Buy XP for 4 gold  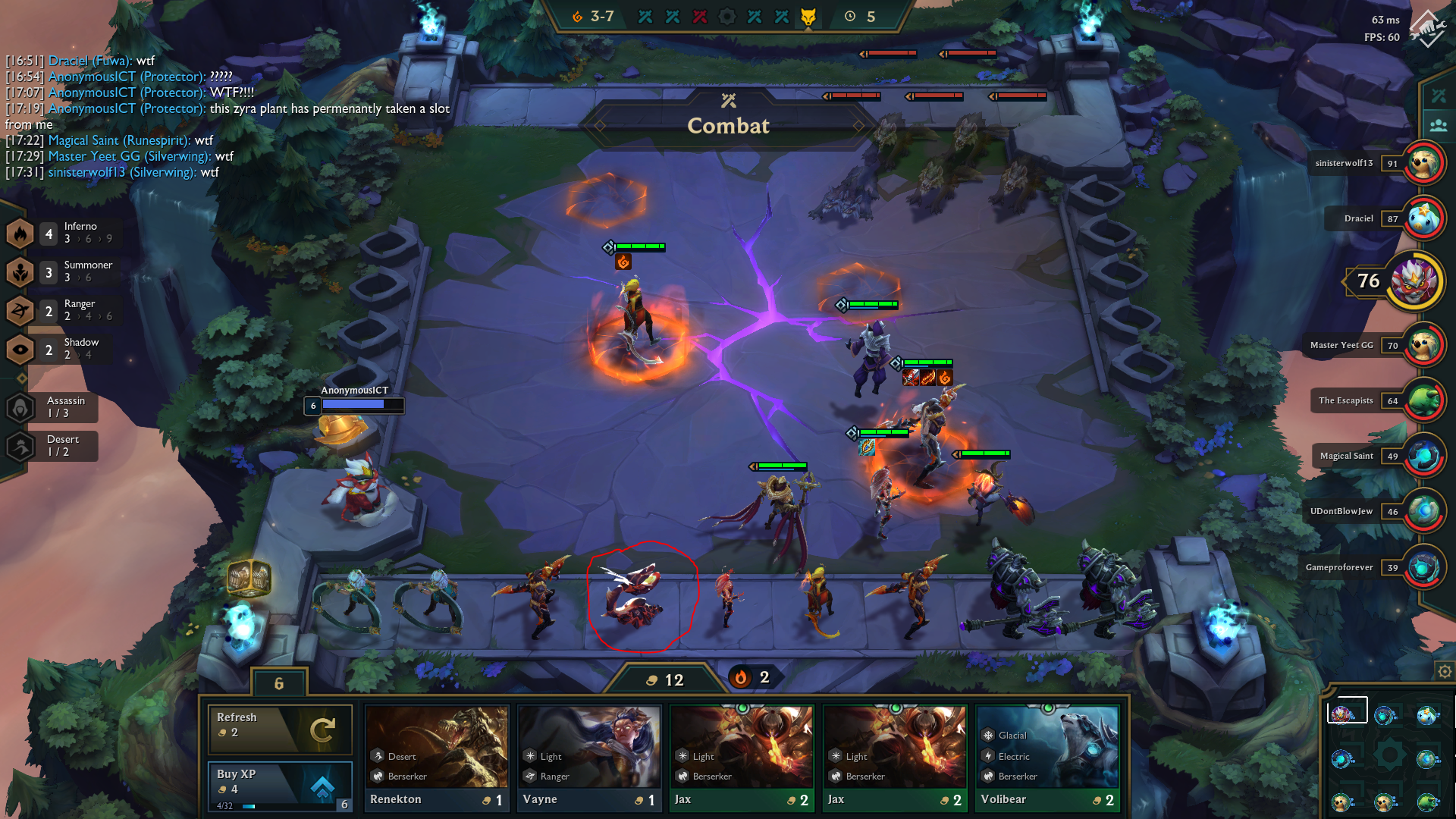point(280,785)
